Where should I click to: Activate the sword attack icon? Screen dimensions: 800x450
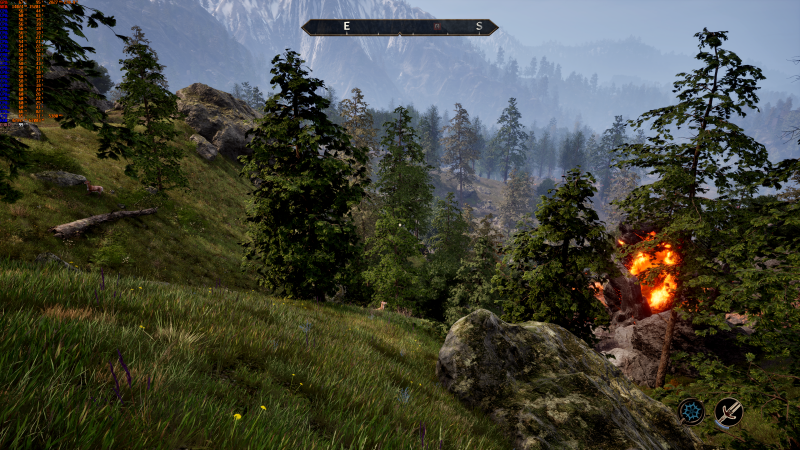(728, 411)
